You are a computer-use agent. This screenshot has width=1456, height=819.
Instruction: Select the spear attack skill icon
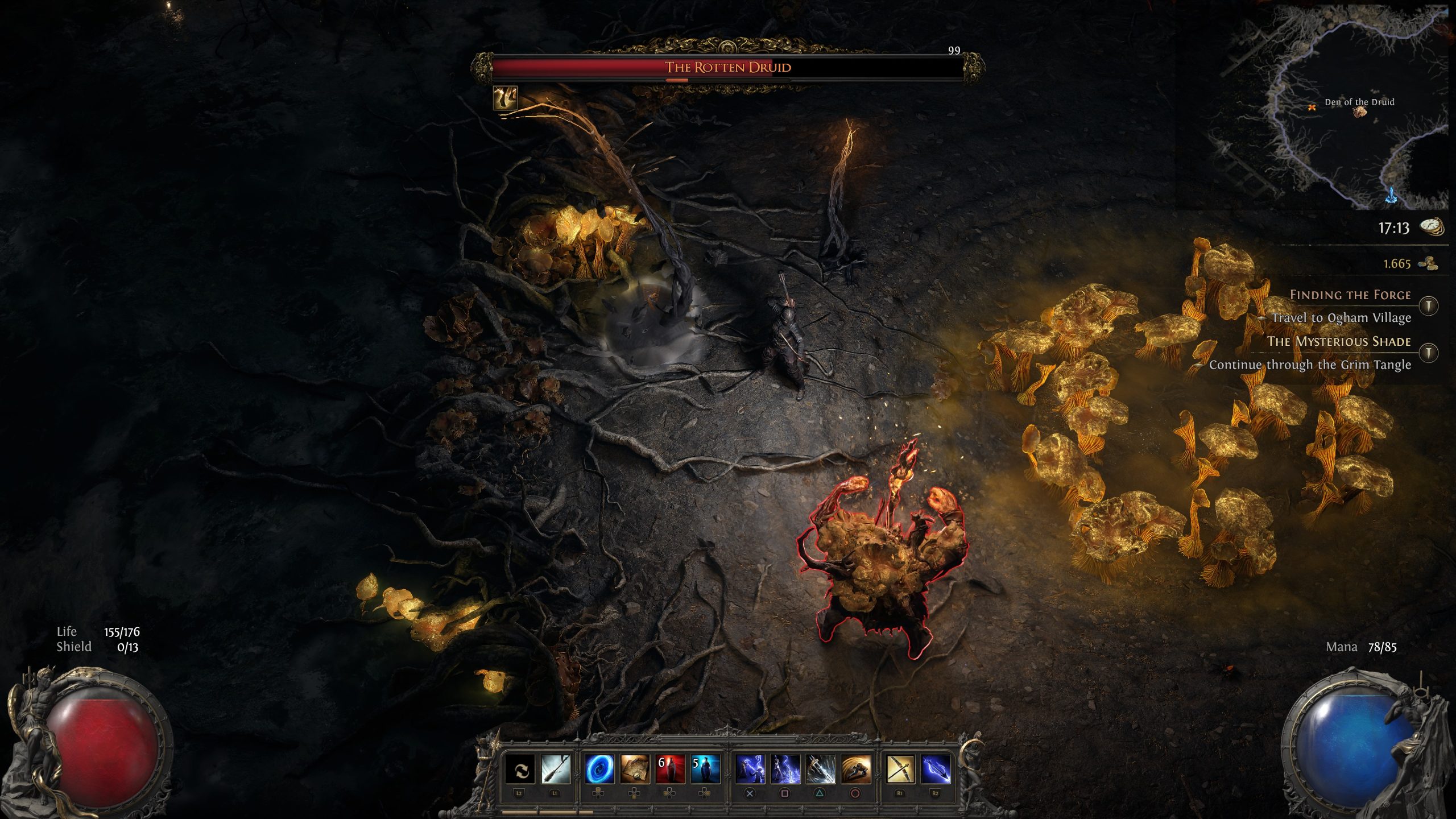556,770
